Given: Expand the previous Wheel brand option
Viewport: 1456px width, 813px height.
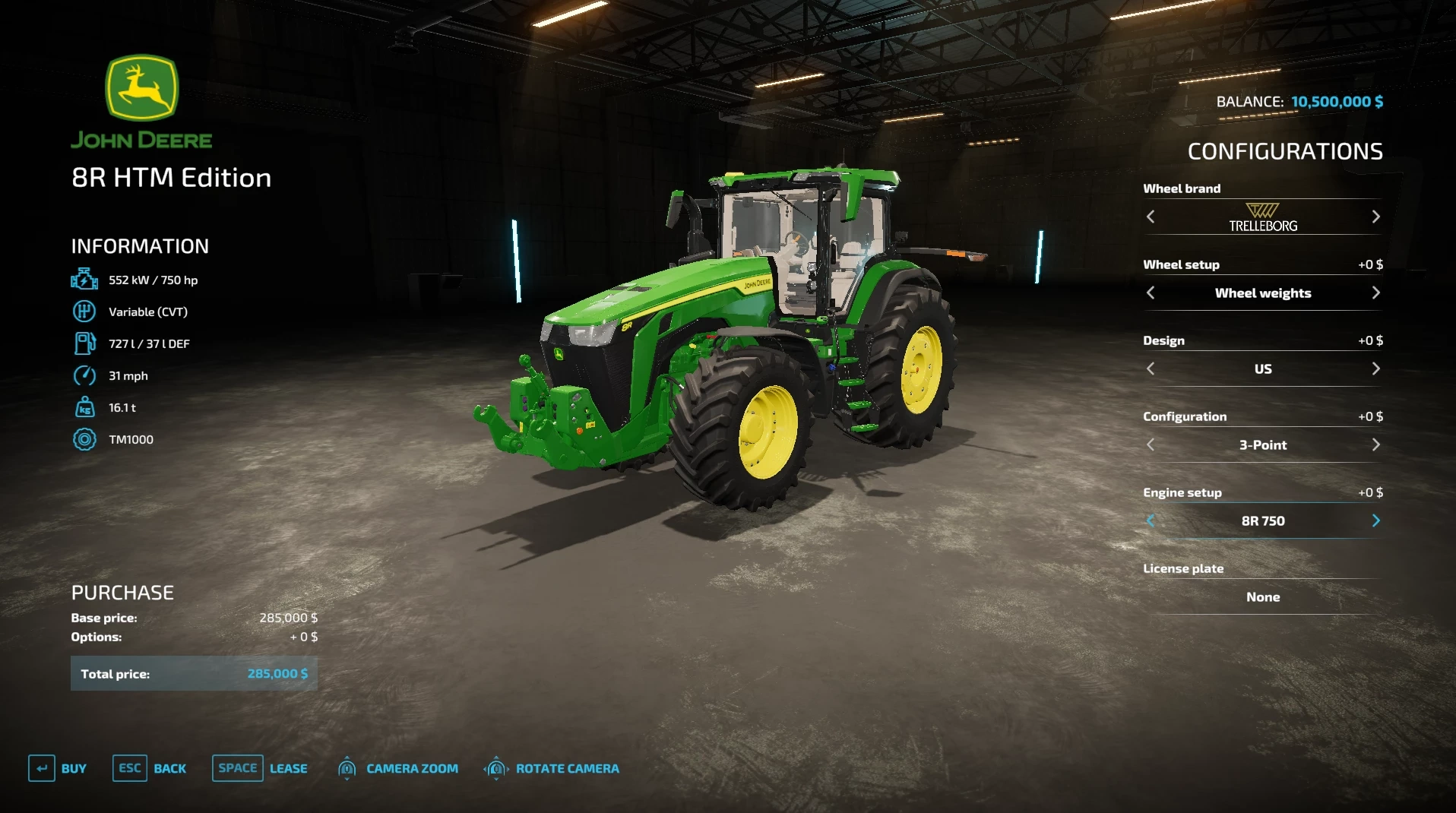Looking at the screenshot, I should [x=1151, y=217].
